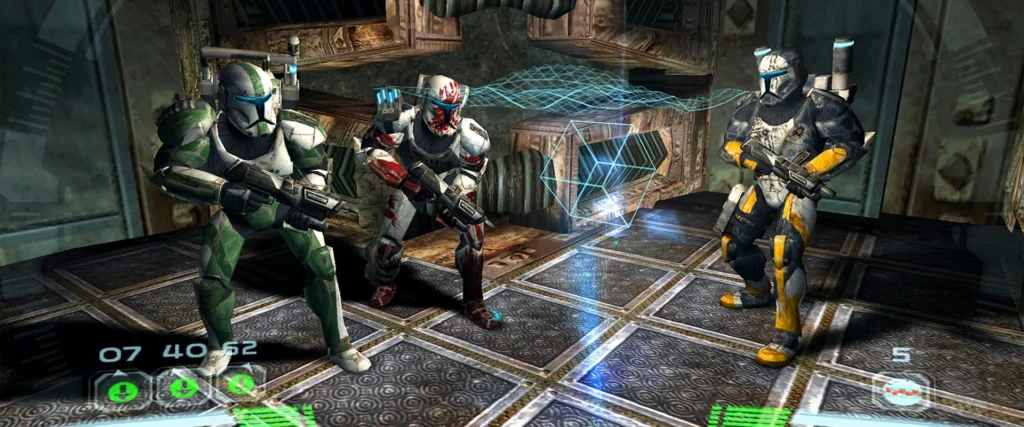
Task: Select the squad icon under number 40
Action: [184, 386]
